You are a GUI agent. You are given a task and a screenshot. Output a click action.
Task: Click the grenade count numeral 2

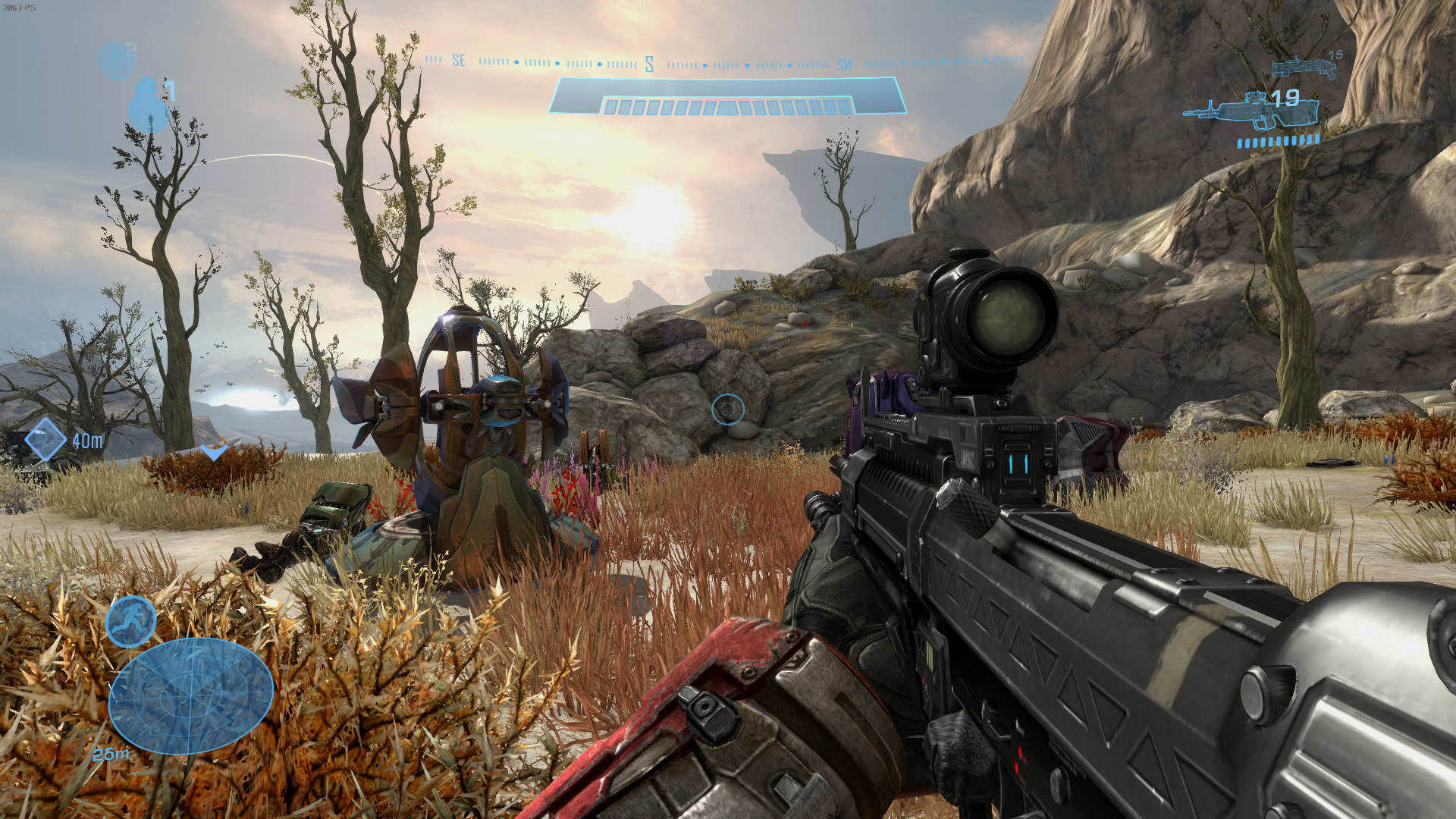131,49
